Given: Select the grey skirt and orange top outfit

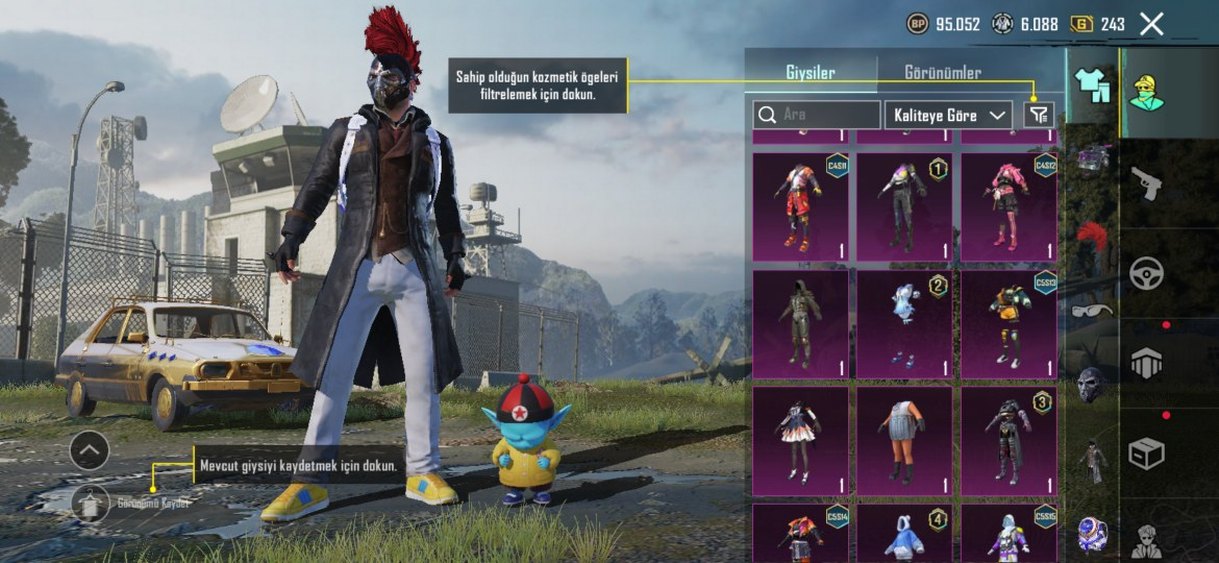Looking at the screenshot, I should click(904, 441).
